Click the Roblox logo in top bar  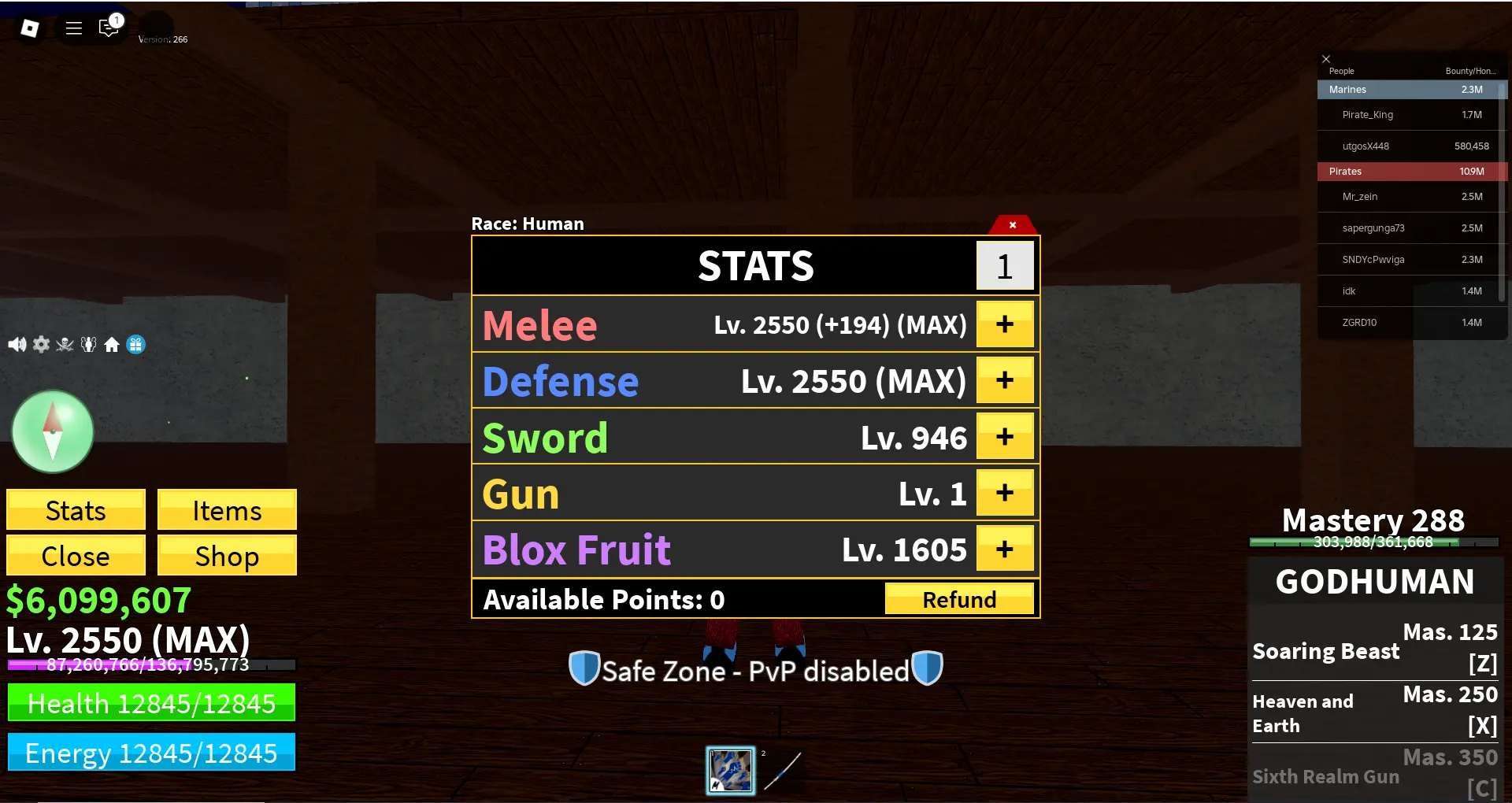click(29, 28)
